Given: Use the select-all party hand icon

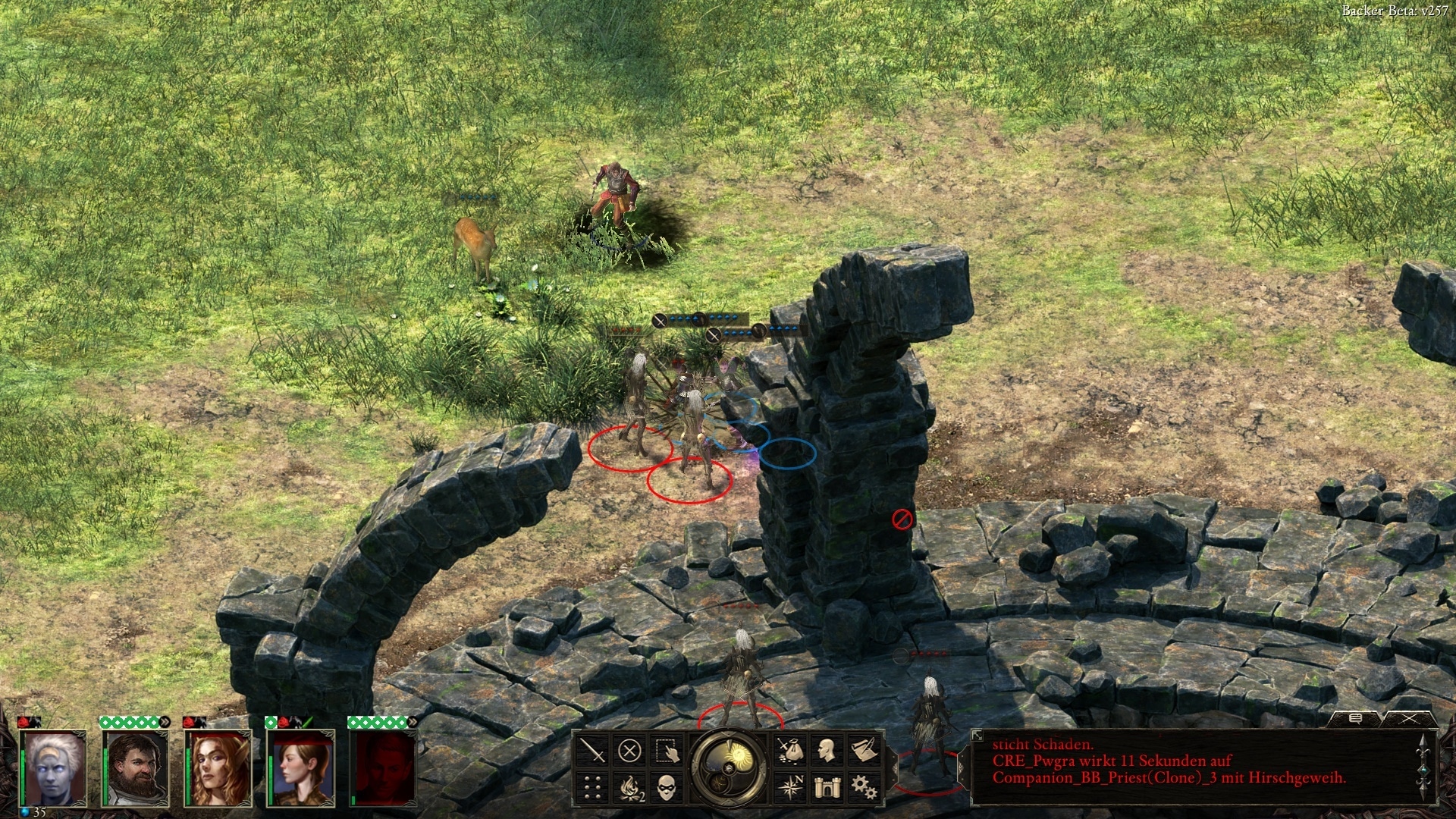Looking at the screenshot, I should click(x=667, y=752).
